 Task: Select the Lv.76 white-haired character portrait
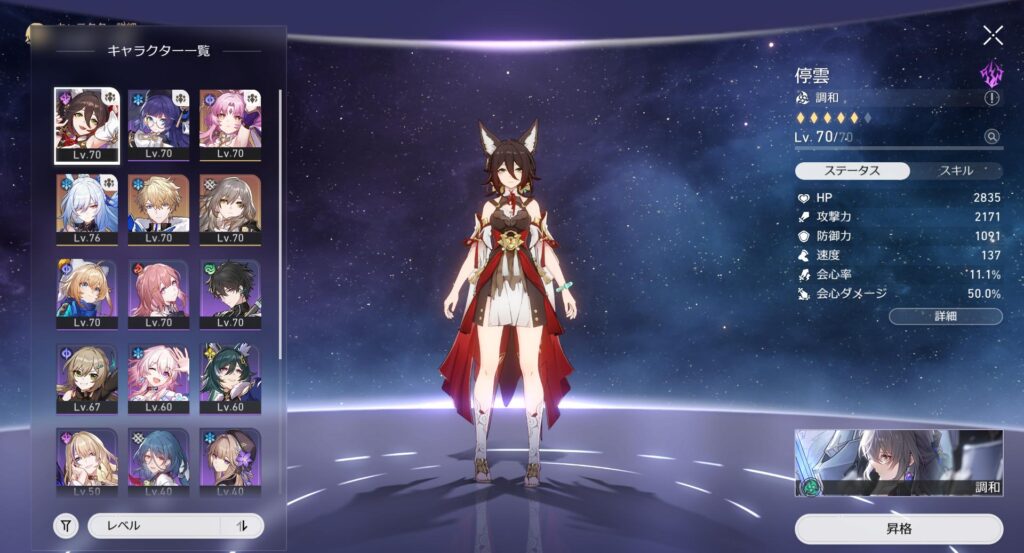pos(86,210)
